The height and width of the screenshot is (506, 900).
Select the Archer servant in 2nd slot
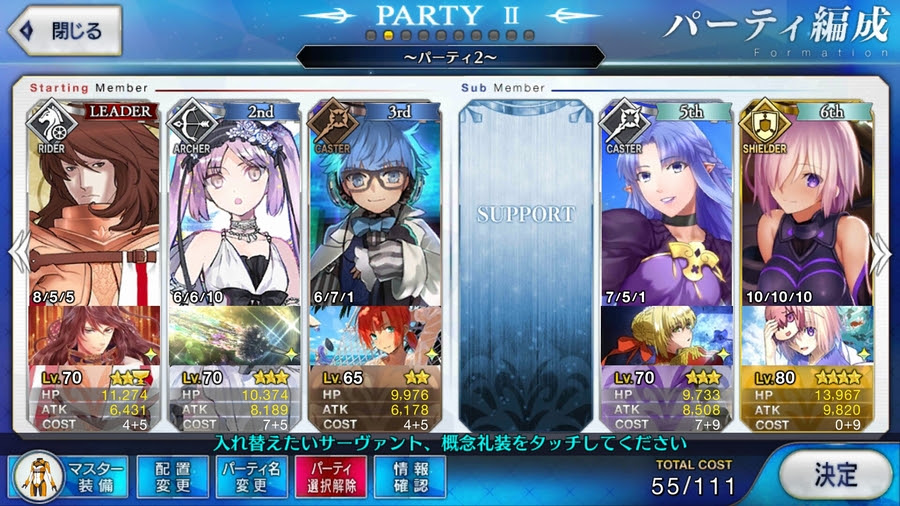233,200
